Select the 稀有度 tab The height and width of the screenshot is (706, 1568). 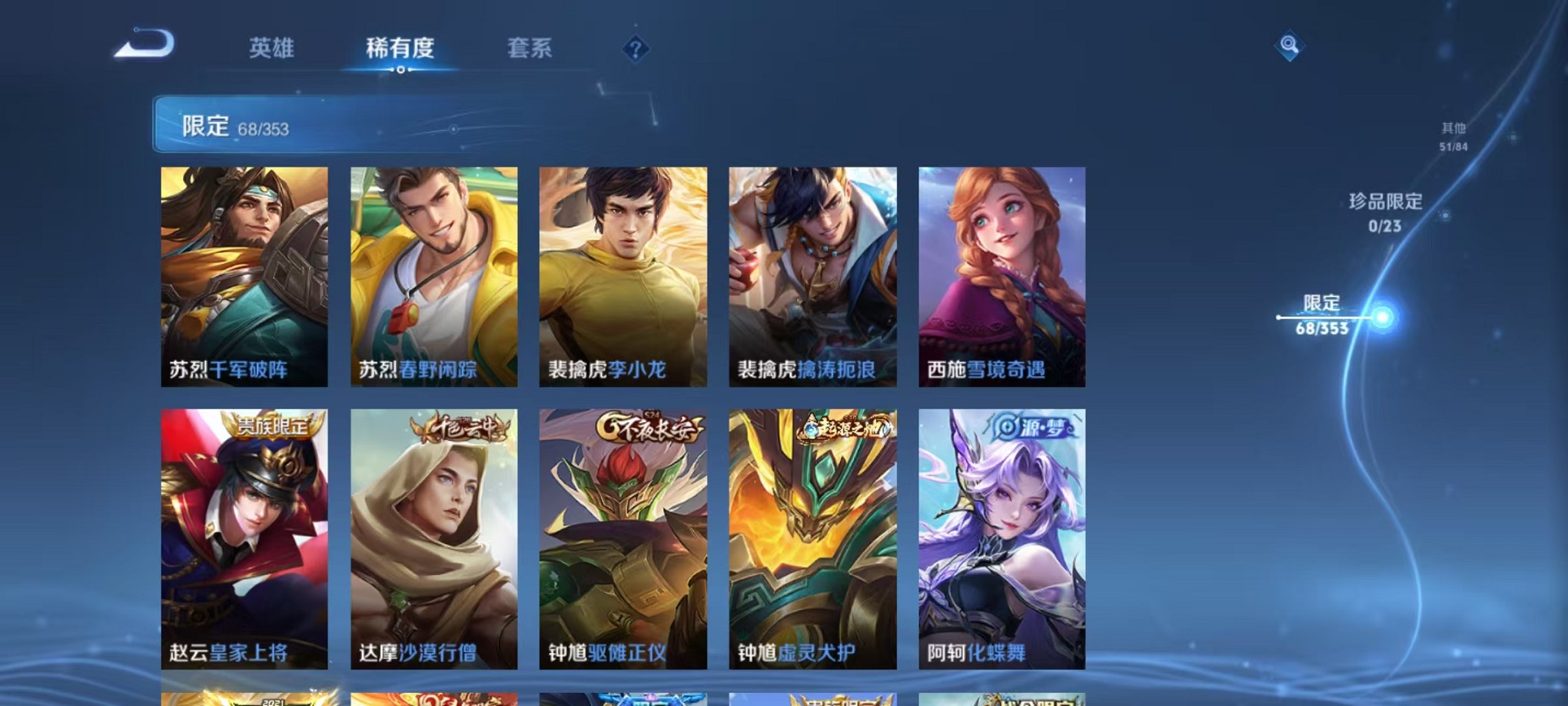coord(400,48)
